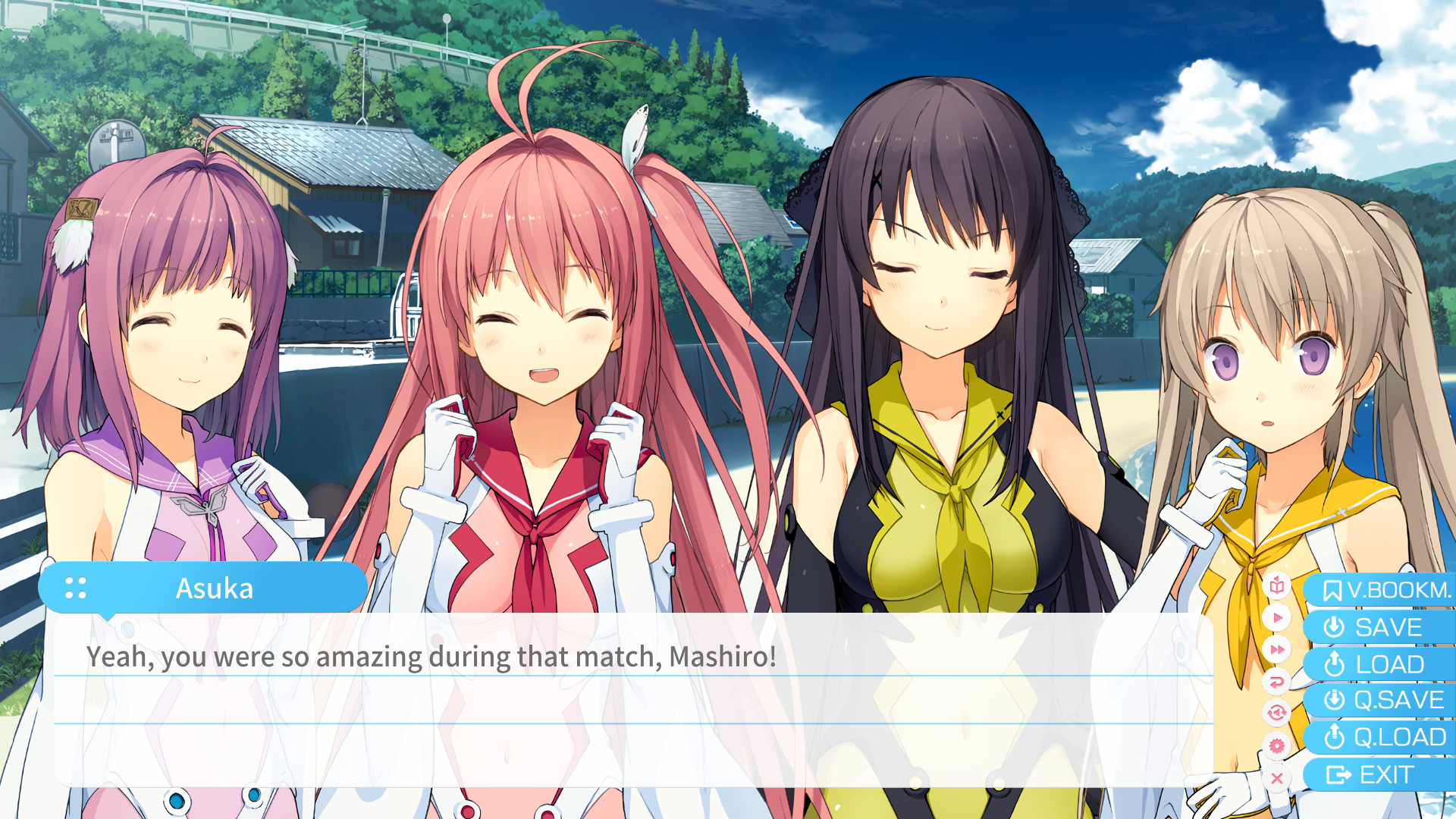Click the skip-to-next-choice arrow icon
This screenshot has width=1456, height=819.
click(x=1277, y=680)
